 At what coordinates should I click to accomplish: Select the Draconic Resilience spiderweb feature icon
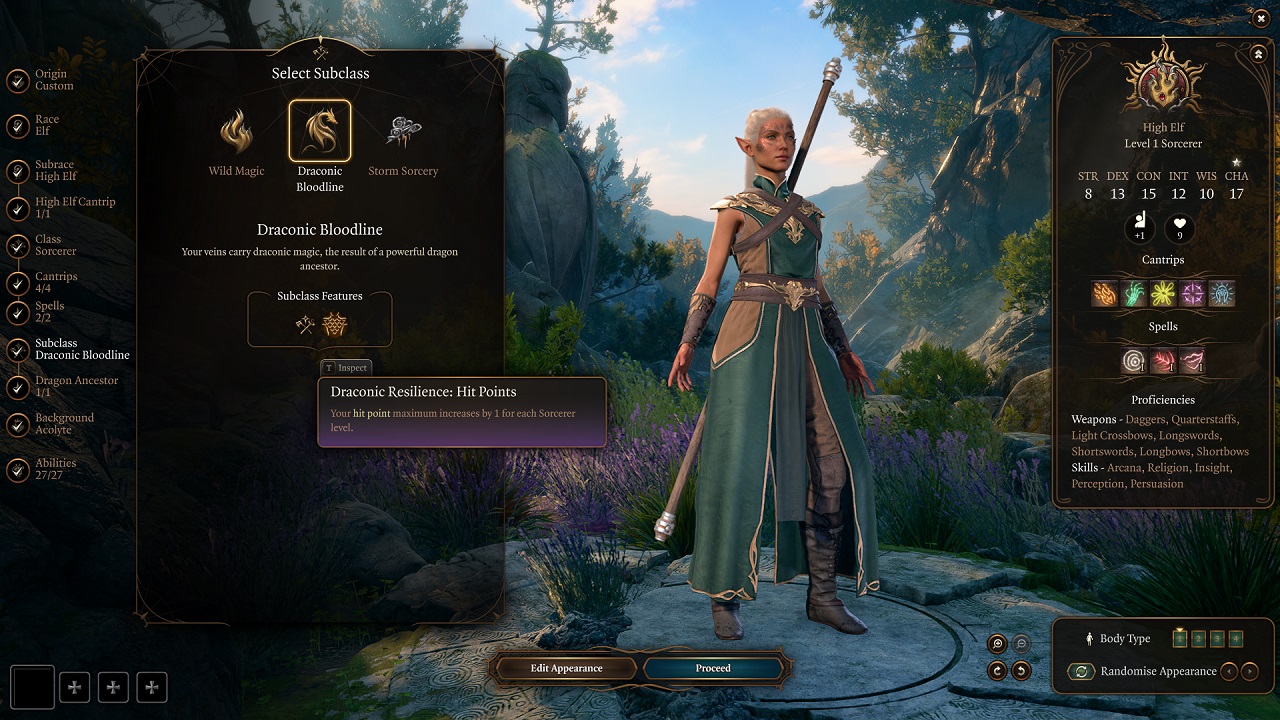click(x=334, y=324)
